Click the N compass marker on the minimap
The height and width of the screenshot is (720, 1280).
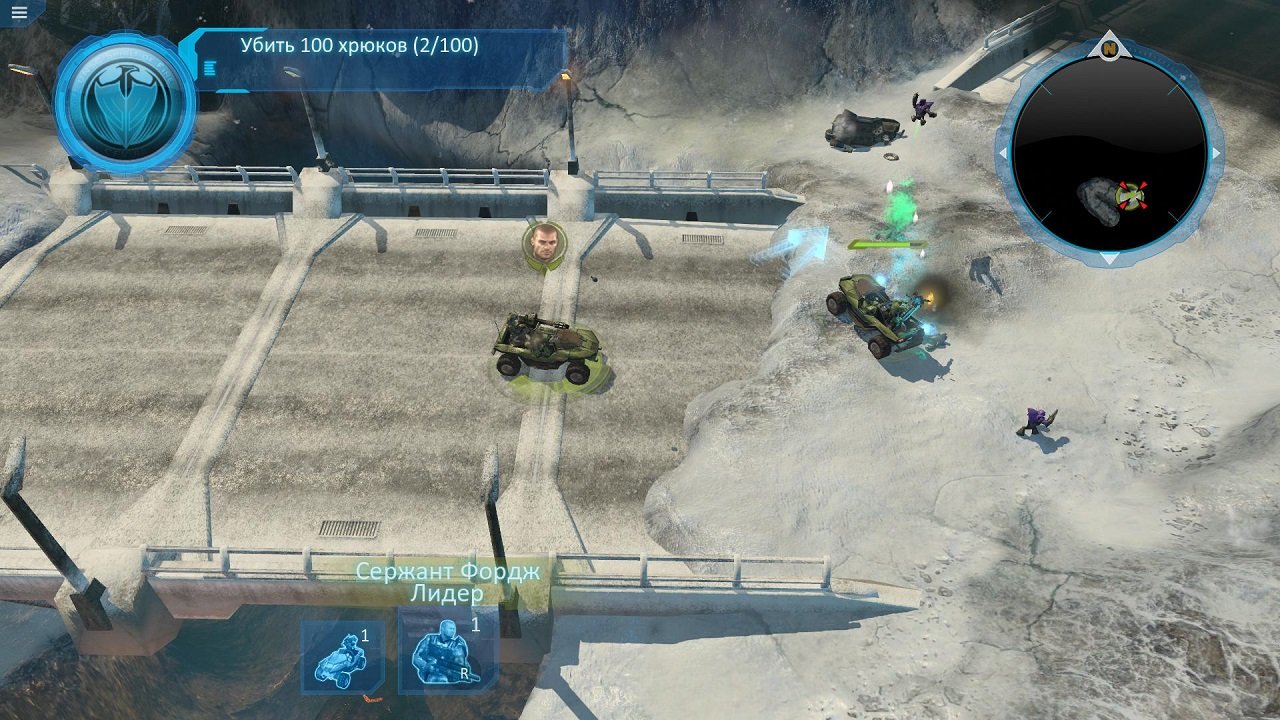[1110, 48]
